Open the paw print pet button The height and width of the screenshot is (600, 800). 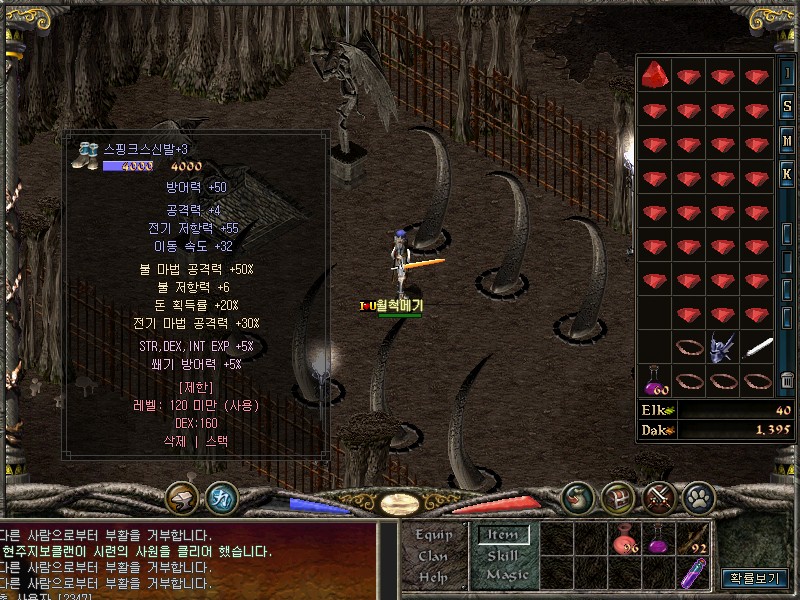click(698, 496)
